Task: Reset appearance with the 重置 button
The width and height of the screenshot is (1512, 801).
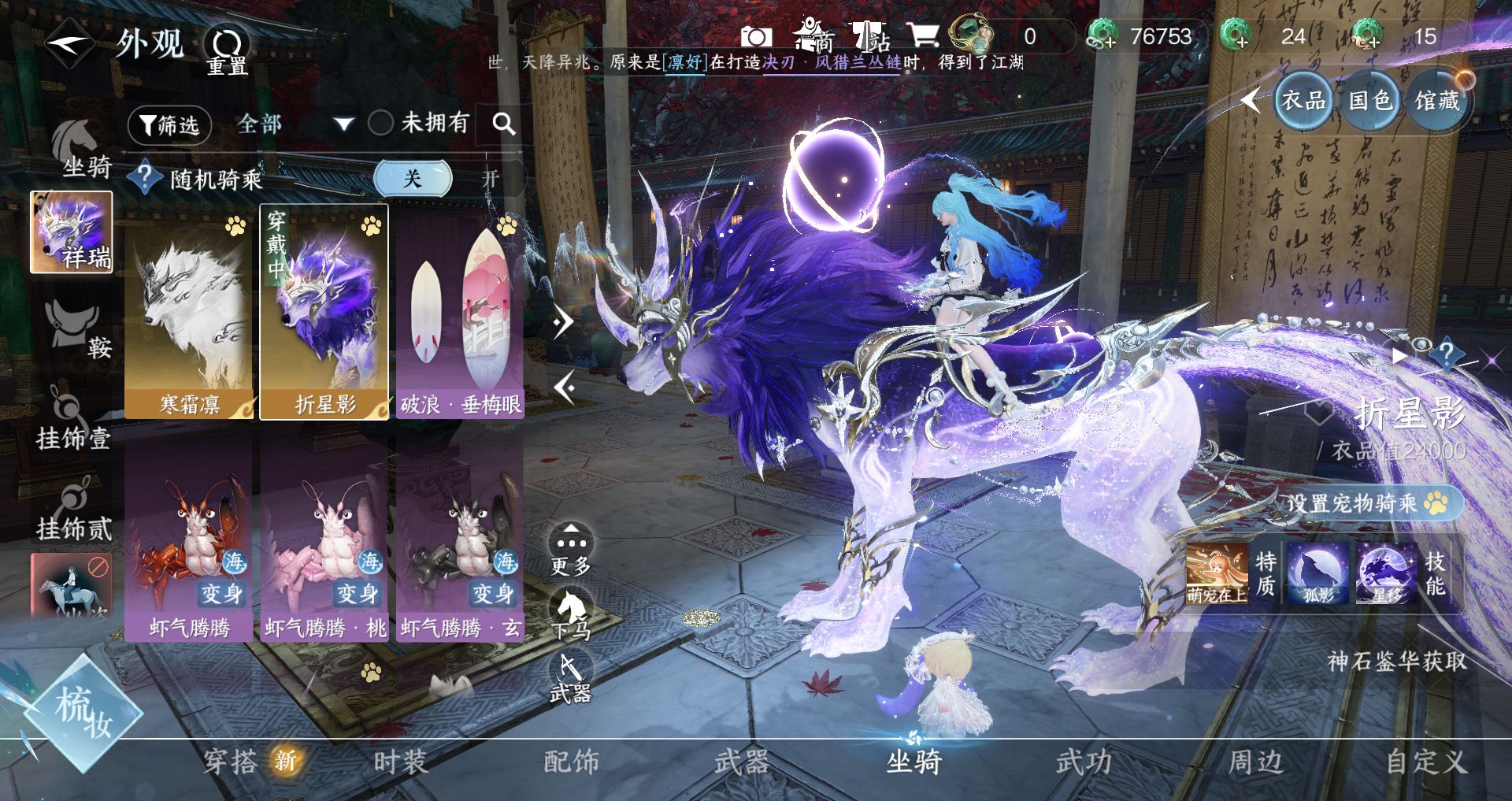Action: [227, 51]
